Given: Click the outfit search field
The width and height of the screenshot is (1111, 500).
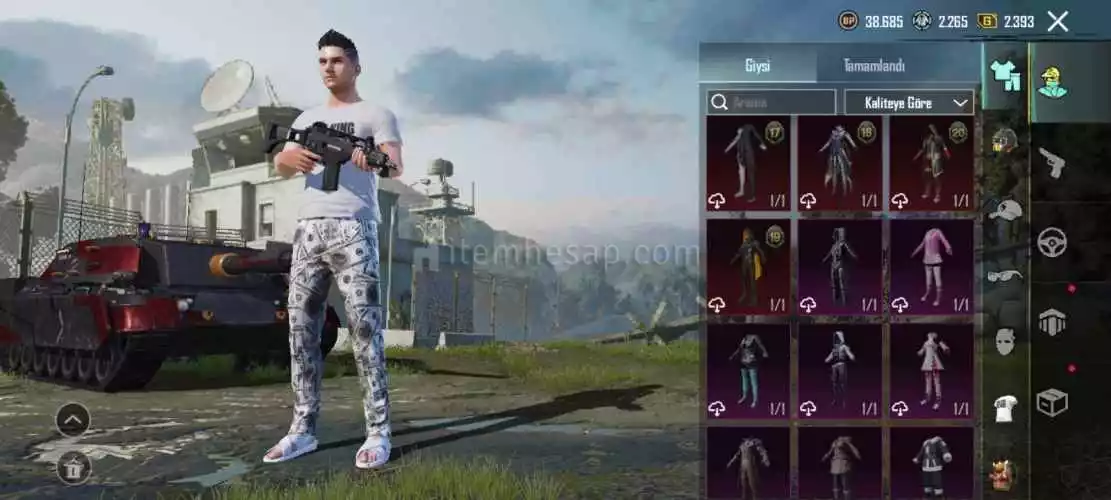Looking at the screenshot, I should tap(771, 102).
